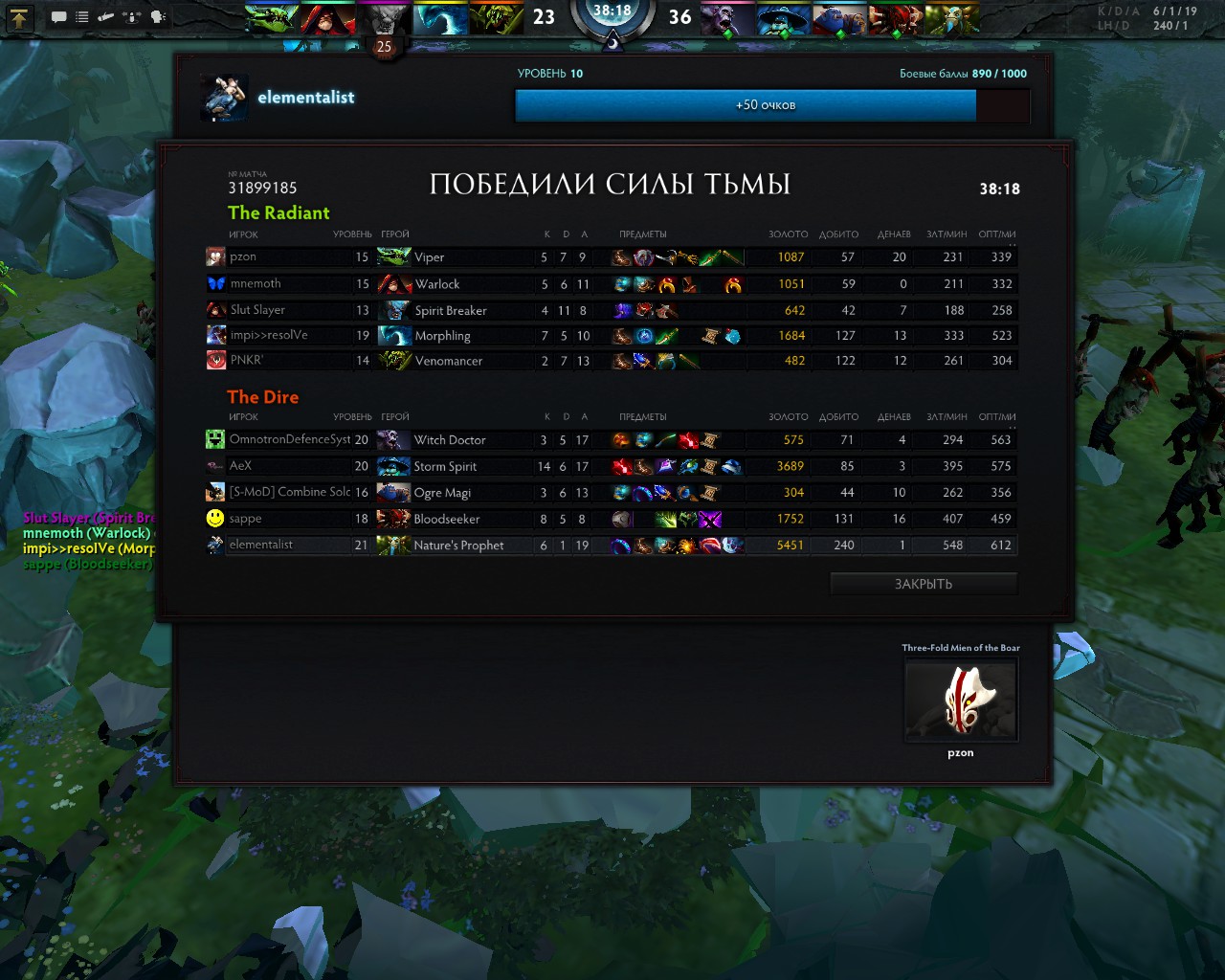Image resolution: width=1225 pixels, height=980 pixels.
Task: Open the dashboard with the gold arrow button
Action: pos(20,16)
